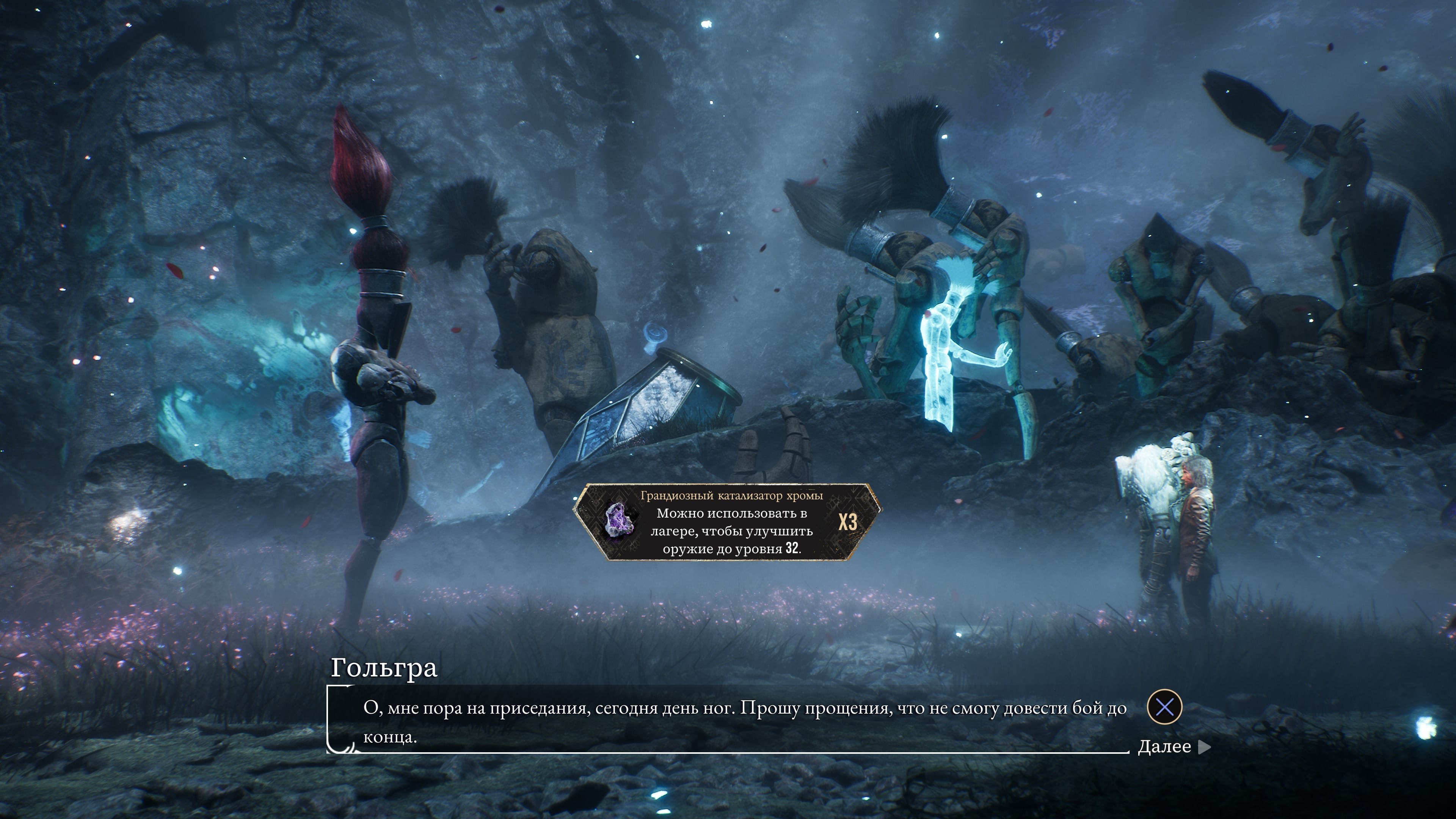Continue the dialogue with Далее

point(1174,747)
